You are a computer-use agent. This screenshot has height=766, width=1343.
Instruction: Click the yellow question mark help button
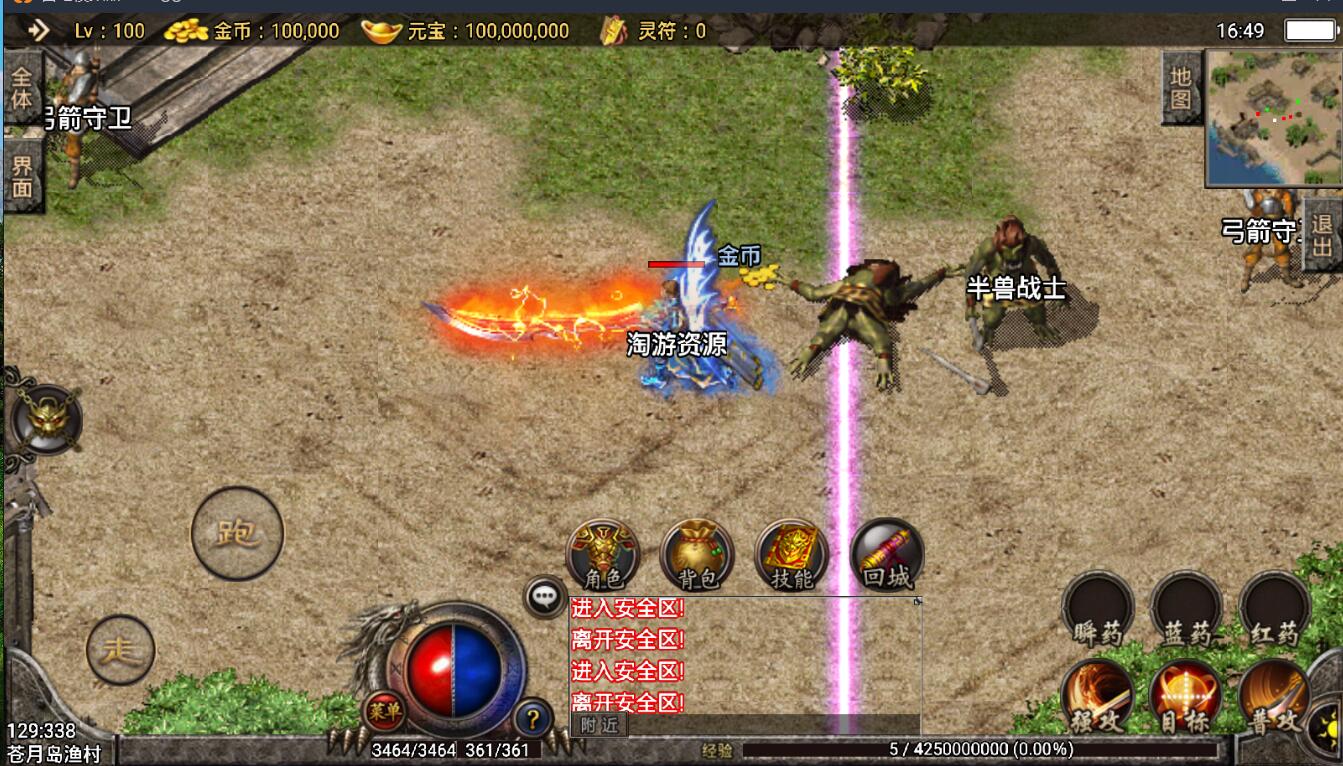point(534,717)
